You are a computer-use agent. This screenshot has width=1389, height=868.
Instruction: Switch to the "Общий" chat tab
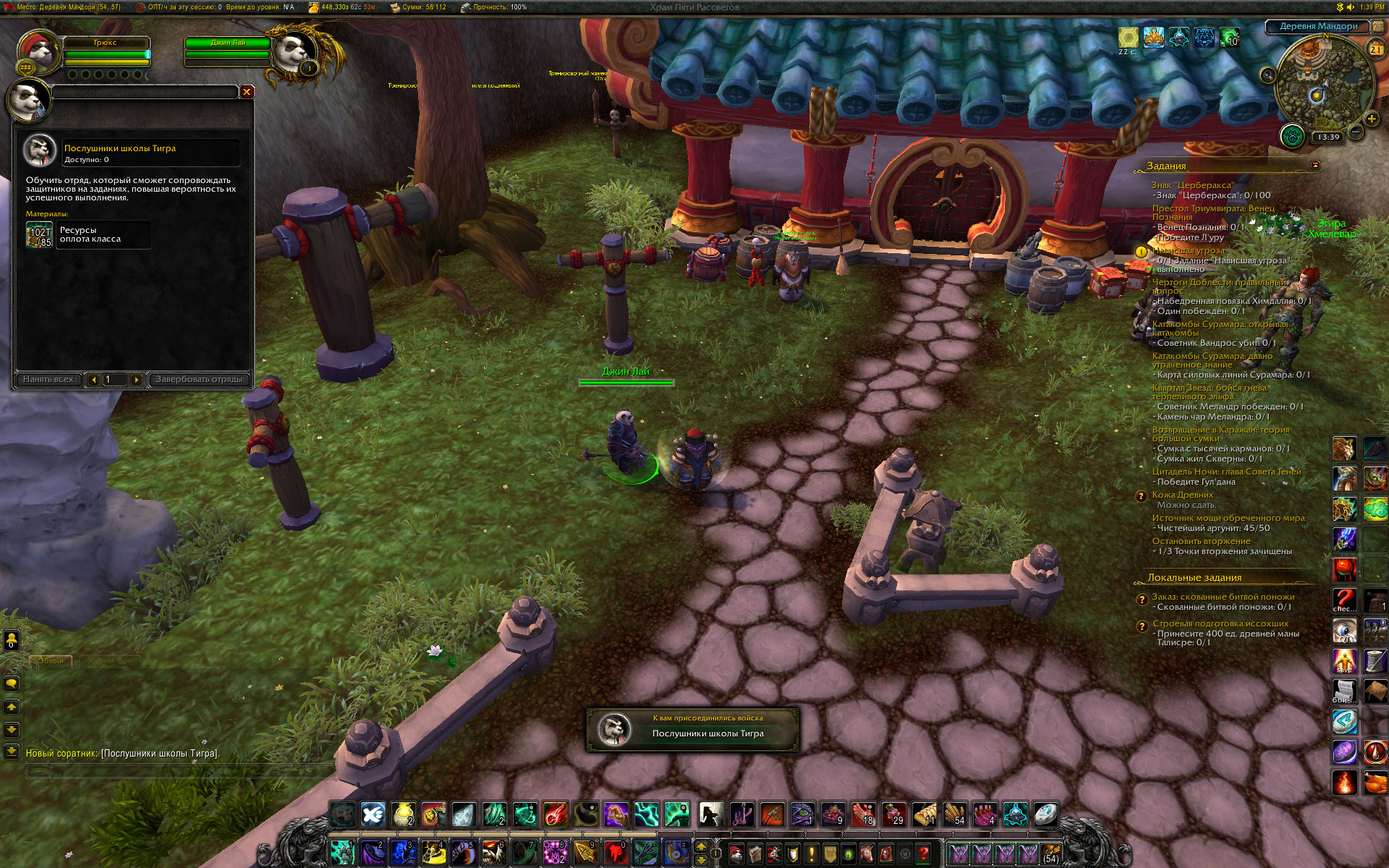tap(51, 660)
